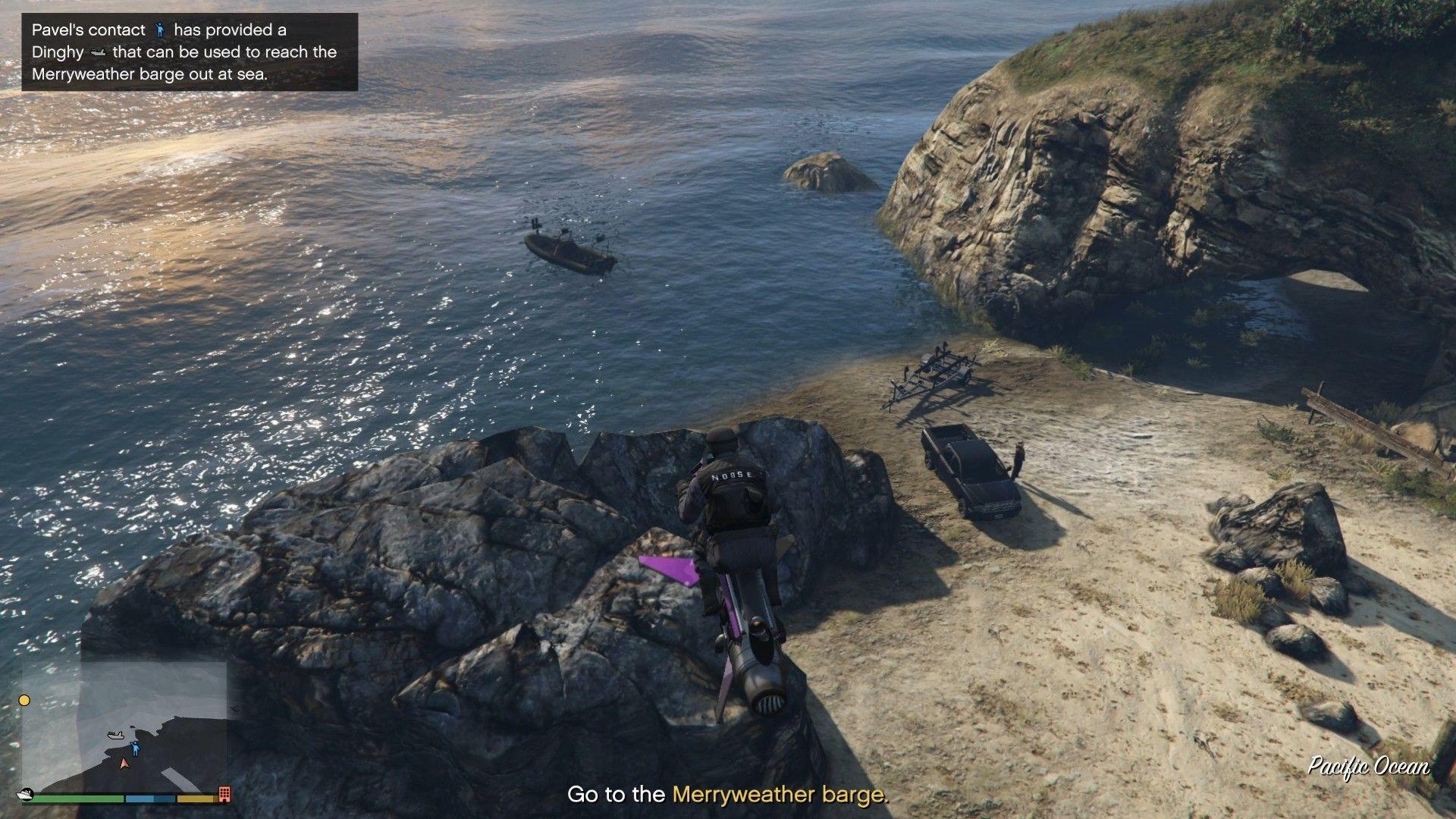This screenshot has height=819, width=1456.
Task: Click the red building icon at the minimap's corner
Action: click(x=224, y=794)
